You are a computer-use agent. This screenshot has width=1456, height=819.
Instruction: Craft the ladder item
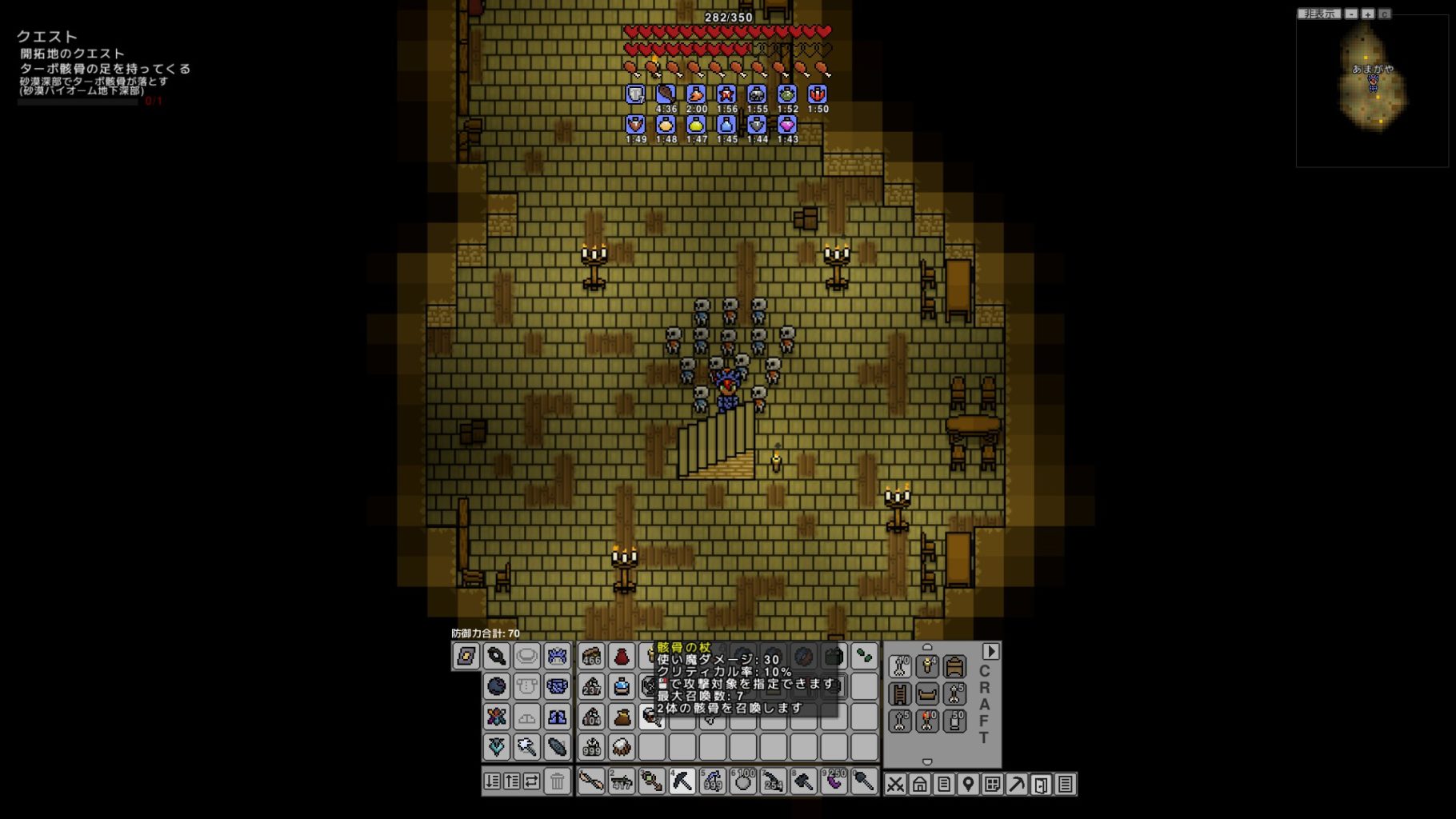(x=900, y=693)
